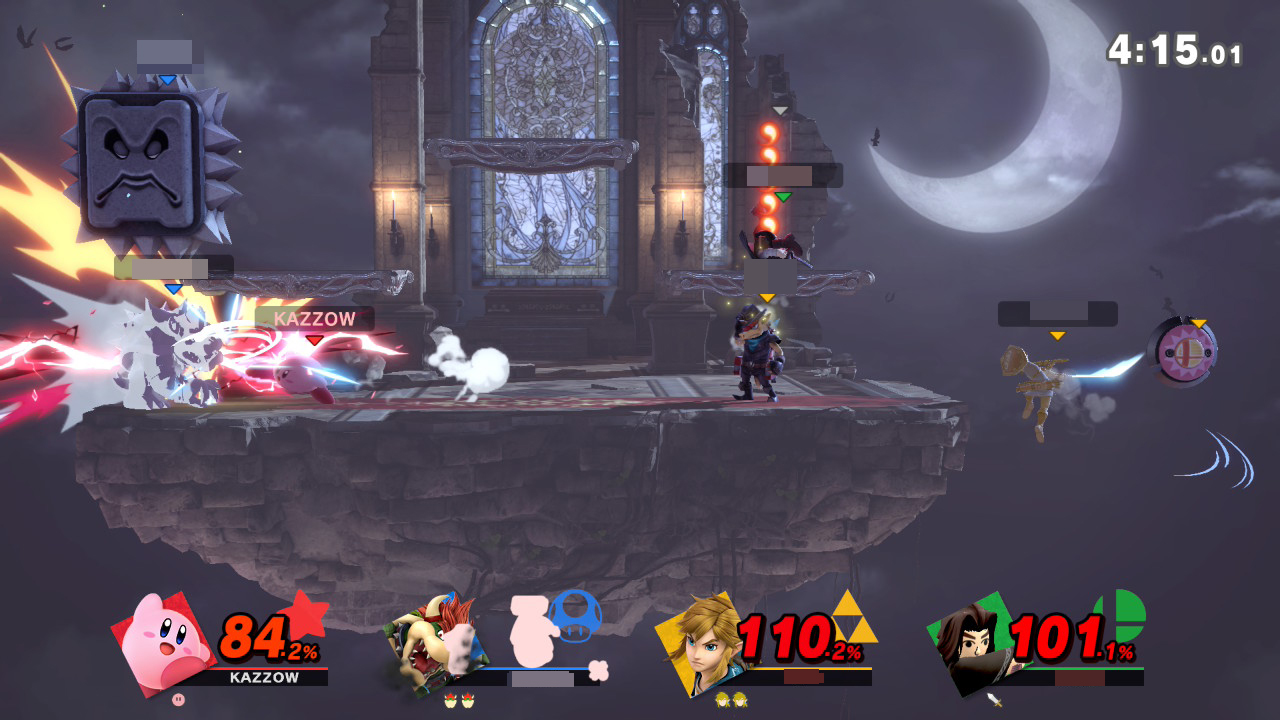Click the KAZZOW name tag above Kirby
The width and height of the screenshot is (1280, 720).
point(314,319)
